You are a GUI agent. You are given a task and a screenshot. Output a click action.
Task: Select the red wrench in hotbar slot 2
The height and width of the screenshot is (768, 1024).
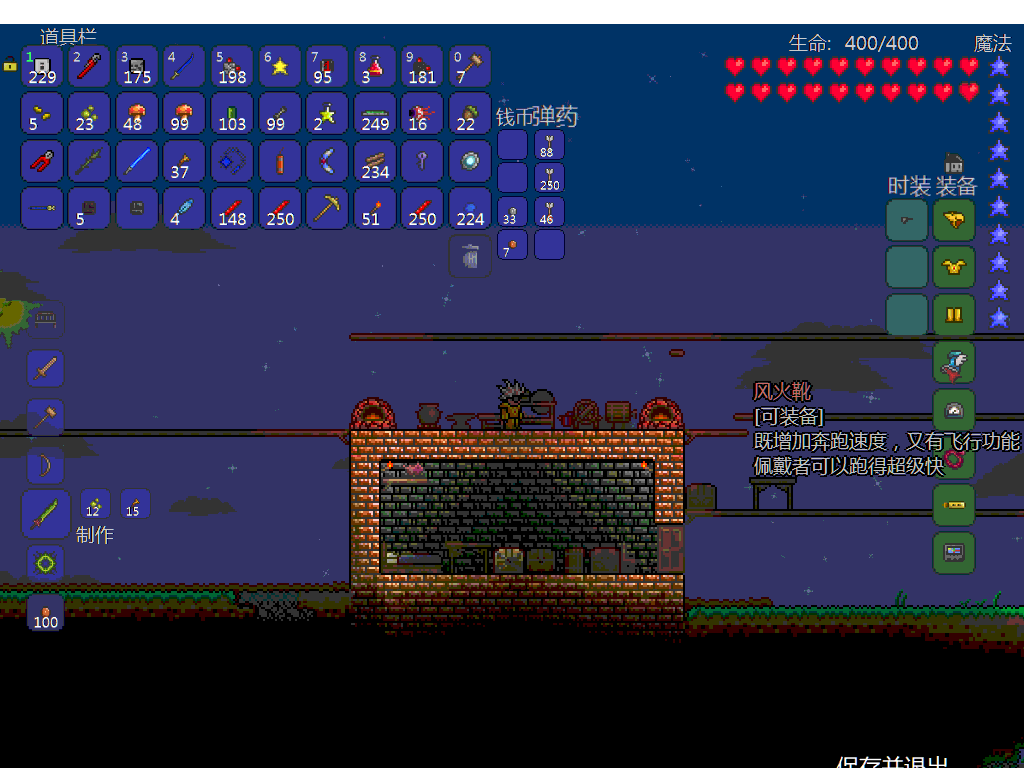(x=89, y=66)
